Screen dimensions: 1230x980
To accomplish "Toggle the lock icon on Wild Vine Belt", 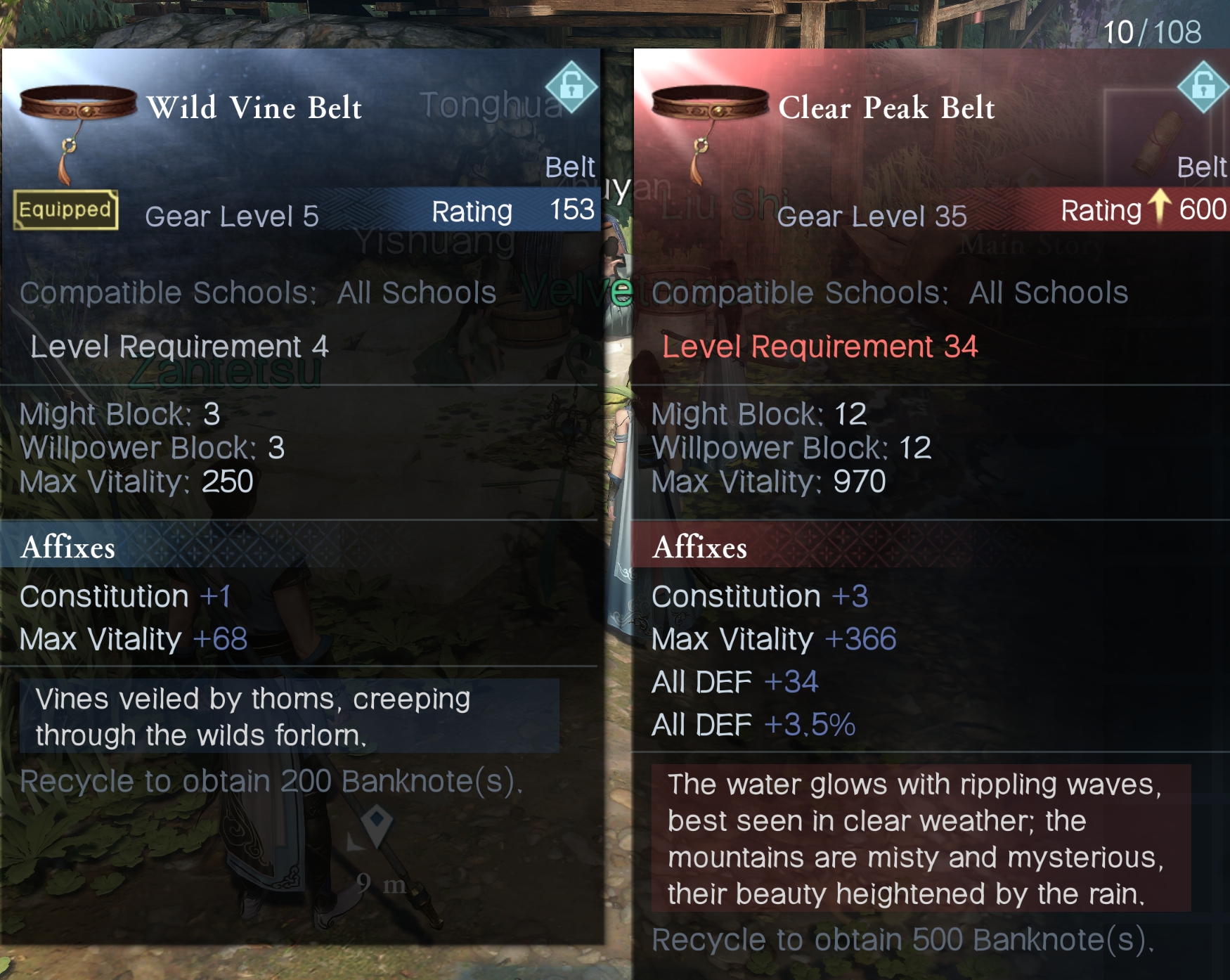I will 571,87.
